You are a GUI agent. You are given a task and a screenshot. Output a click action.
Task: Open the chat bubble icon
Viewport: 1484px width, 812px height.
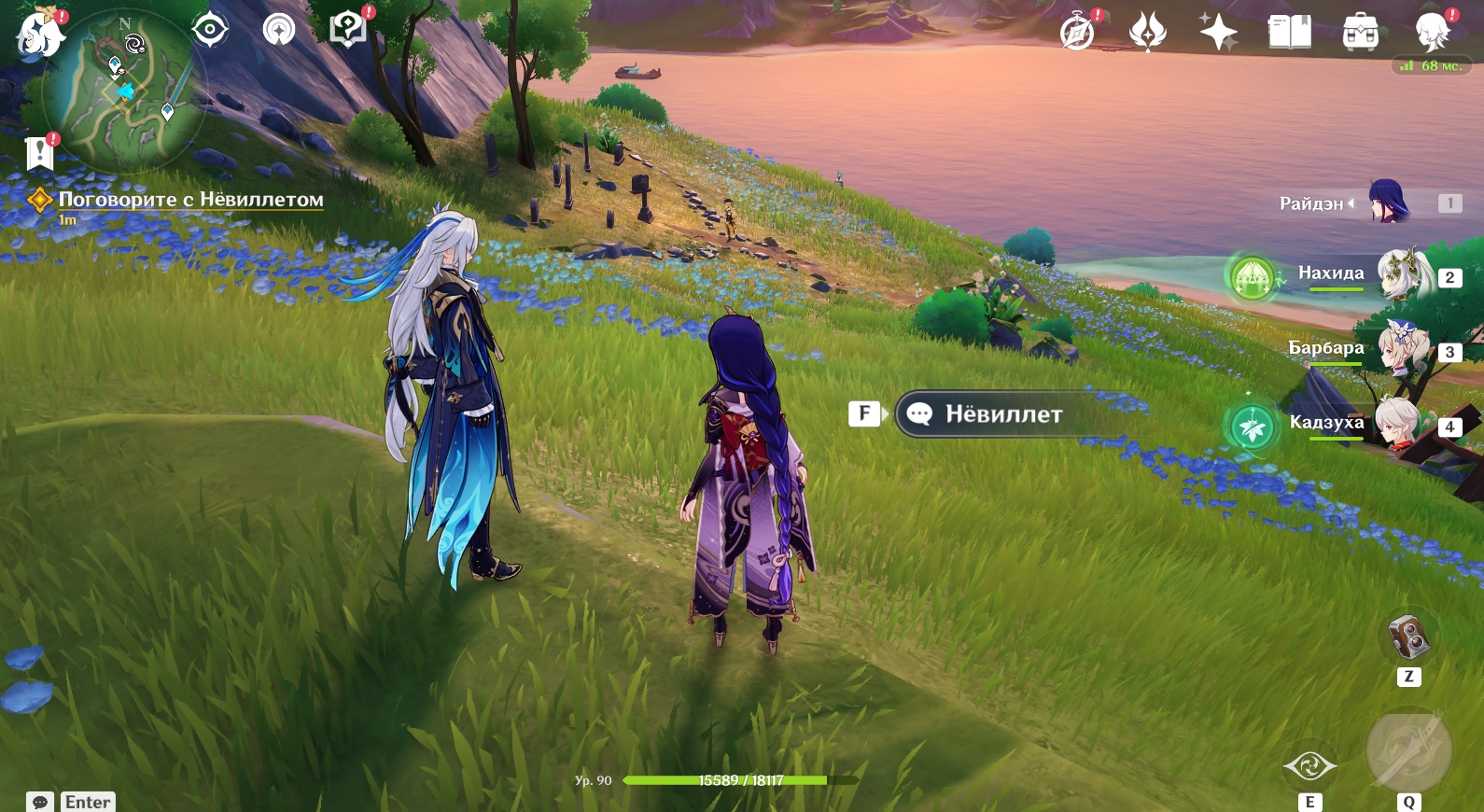(x=40, y=802)
